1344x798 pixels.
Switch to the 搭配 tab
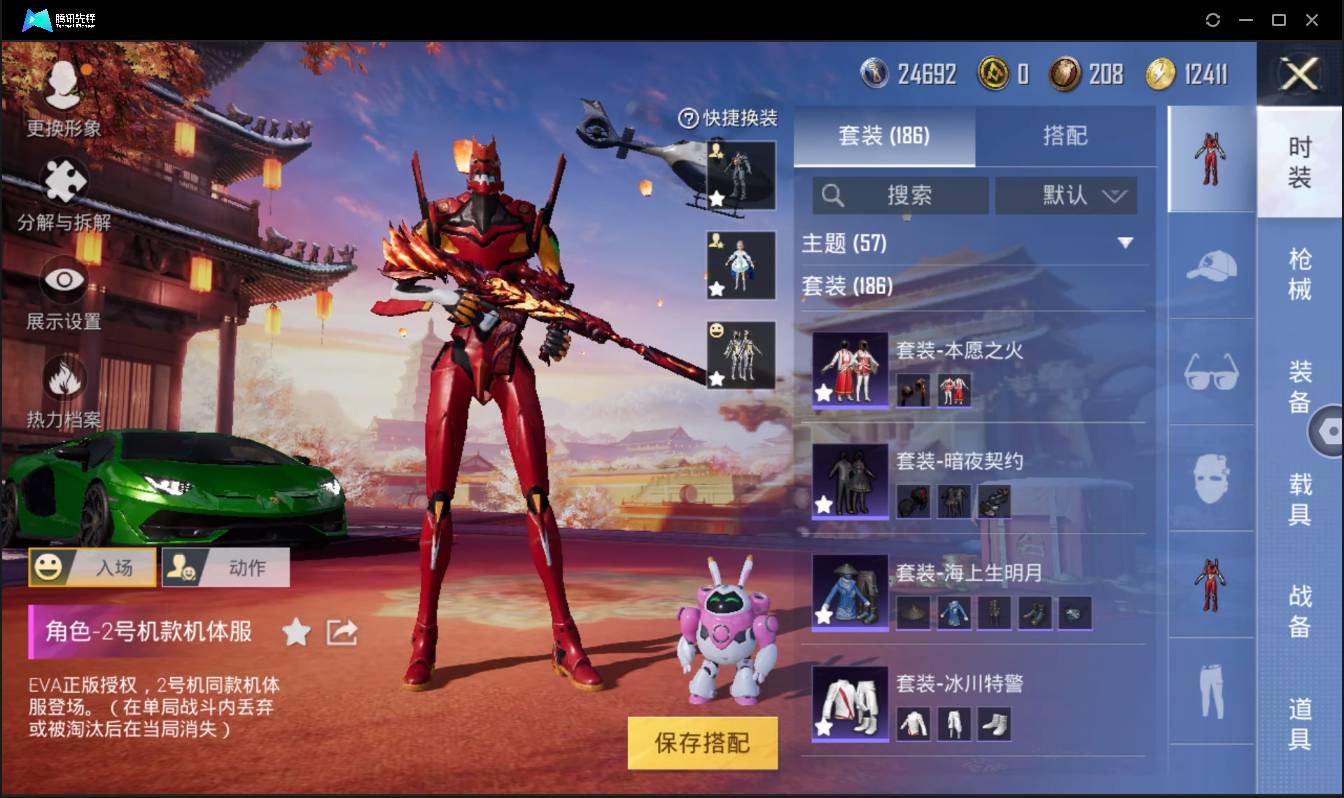[x=1066, y=135]
